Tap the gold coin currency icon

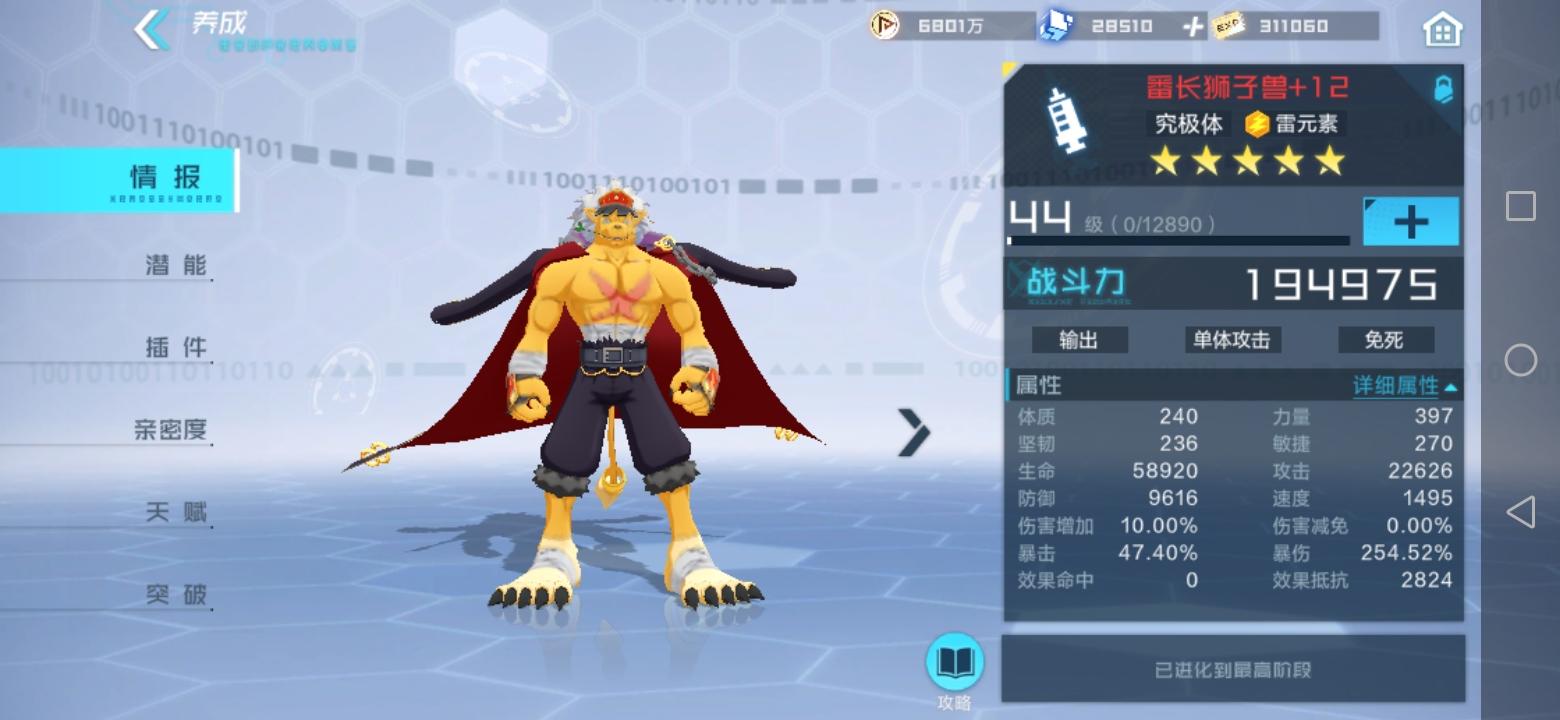(882, 27)
